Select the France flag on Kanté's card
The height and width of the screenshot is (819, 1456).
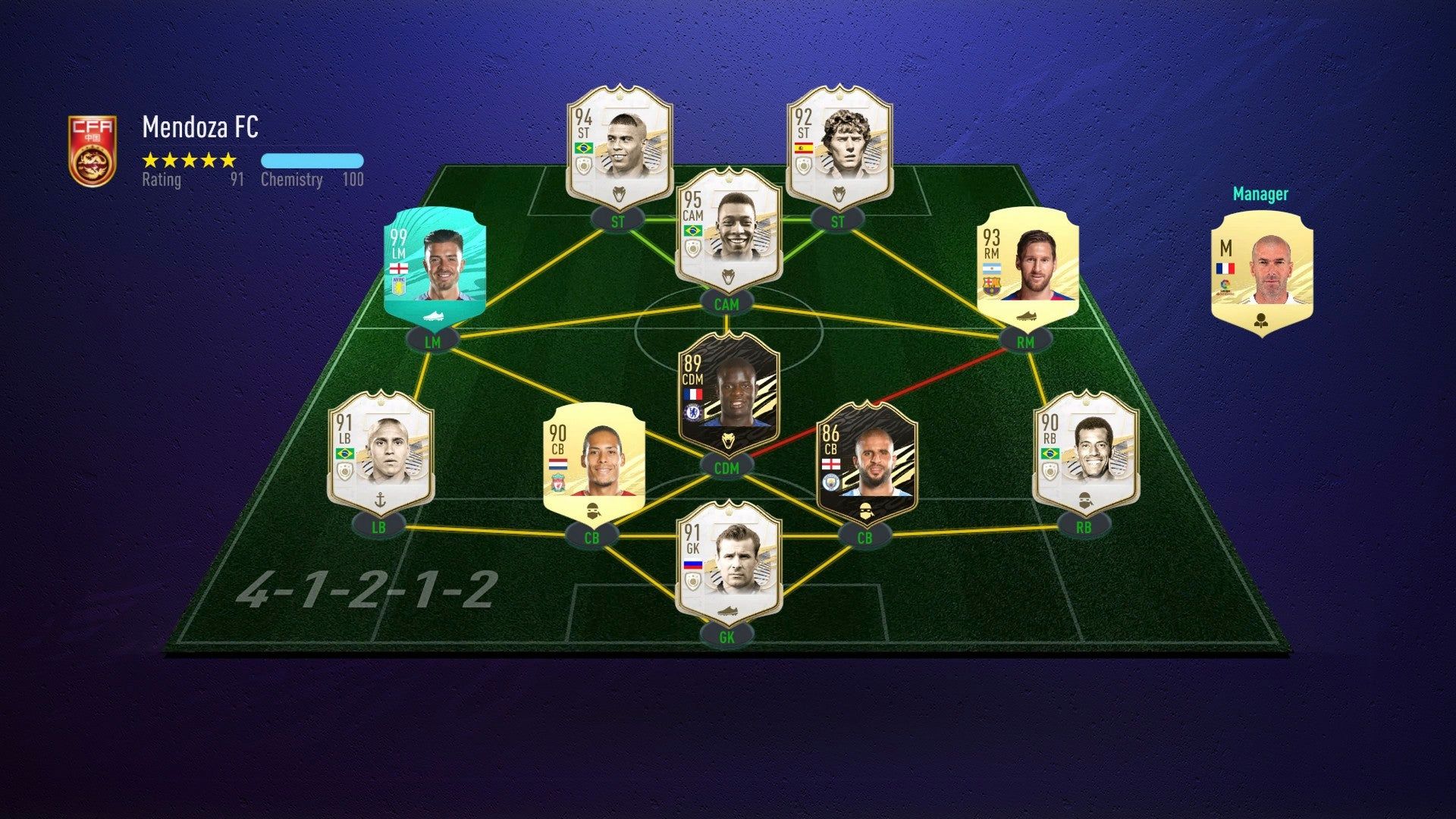click(693, 394)
